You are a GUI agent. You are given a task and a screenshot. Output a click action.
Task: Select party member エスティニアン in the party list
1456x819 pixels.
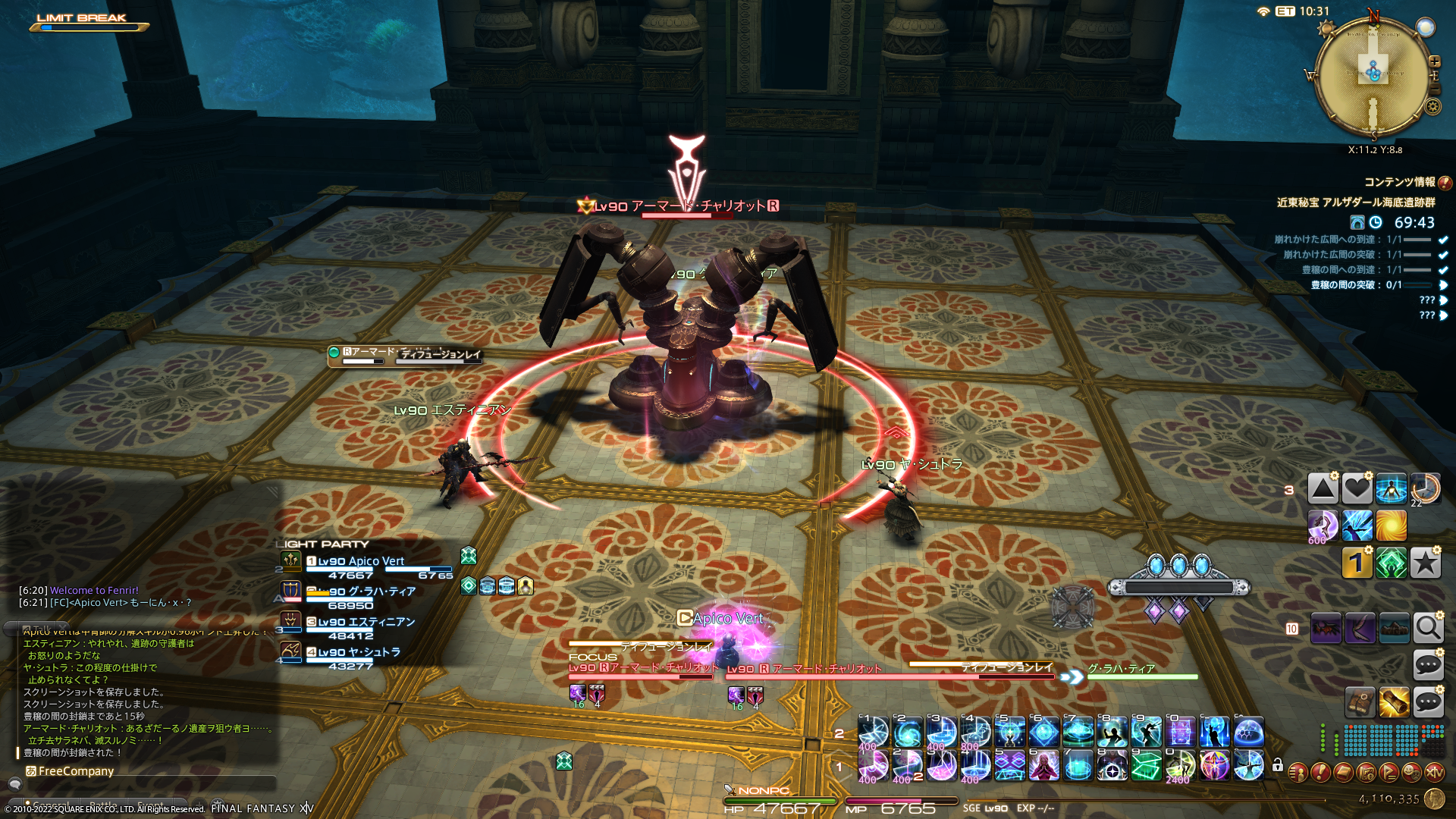pos(366,622)
